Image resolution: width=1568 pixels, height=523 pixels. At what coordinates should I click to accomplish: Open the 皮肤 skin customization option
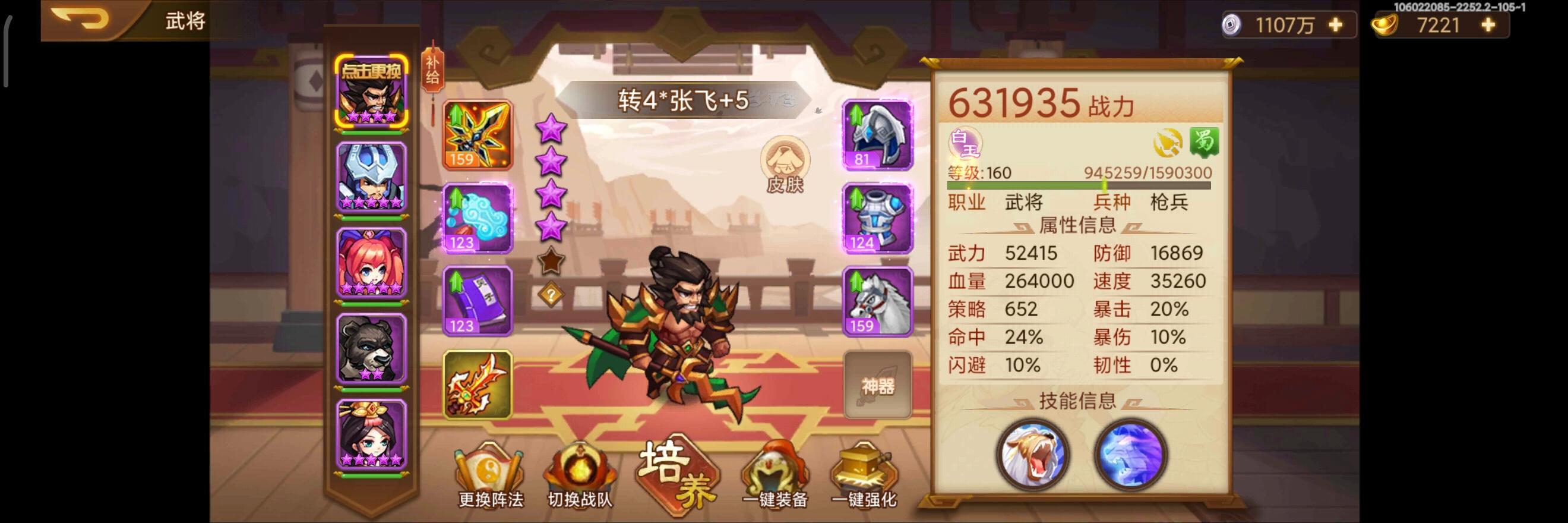click(786, 165)
